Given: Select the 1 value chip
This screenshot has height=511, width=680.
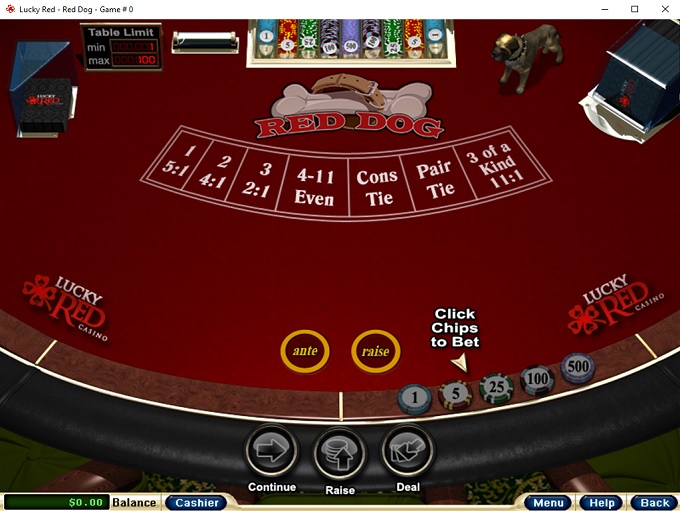Looking at the screenshot, I should 414,399.
